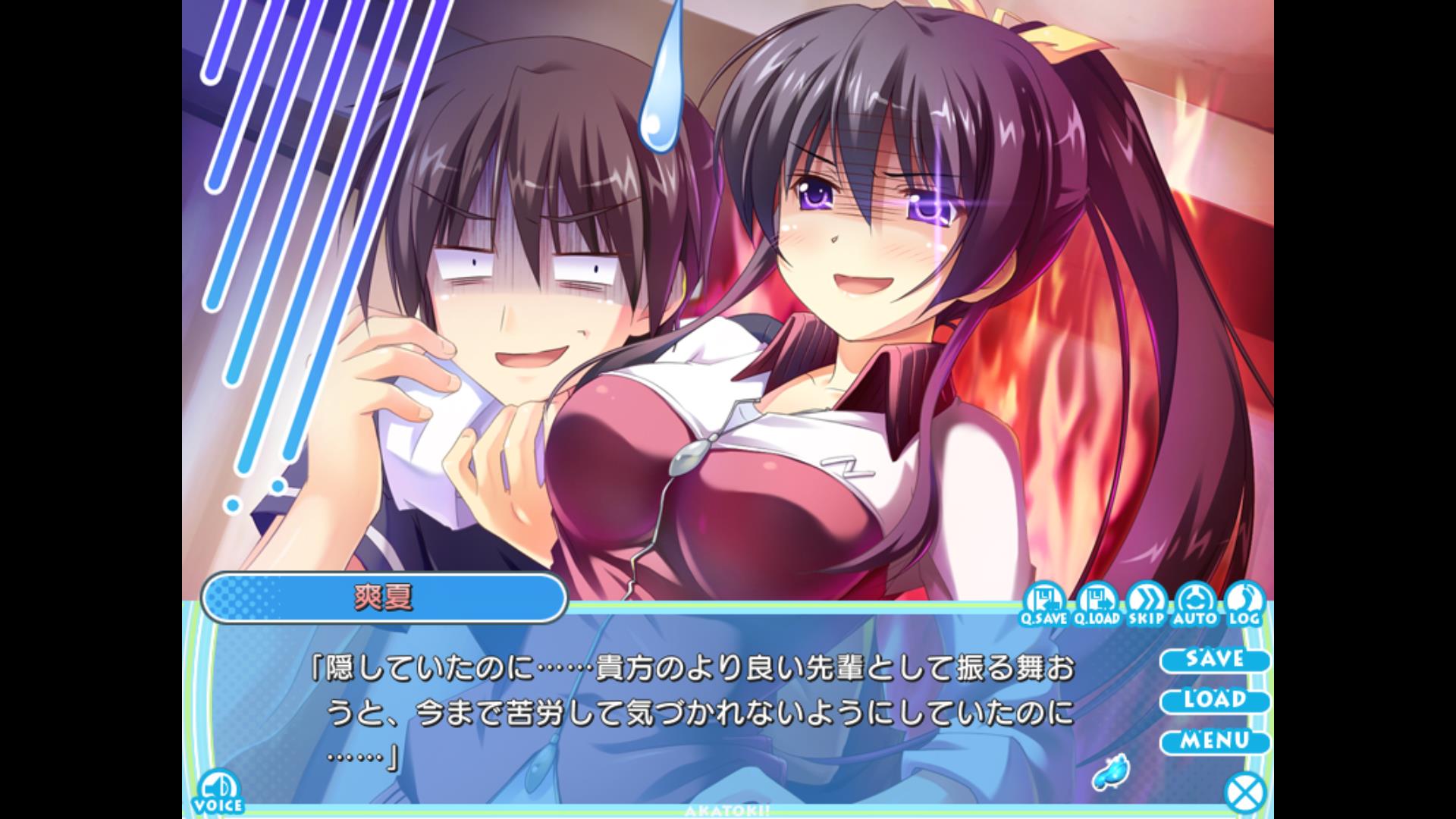Open the LOG backlog history

point(1244,604)
